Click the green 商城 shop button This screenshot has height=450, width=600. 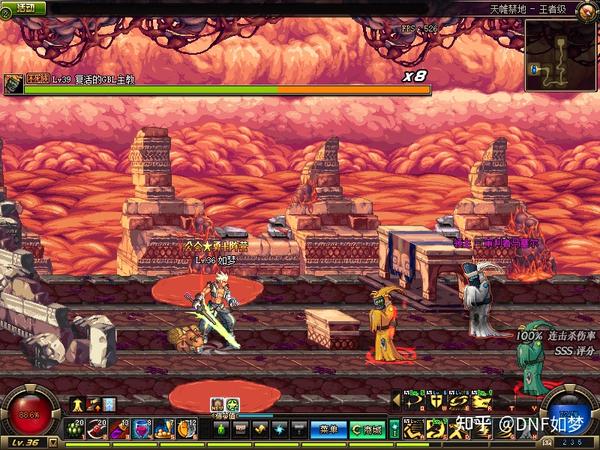click(x=366, y=429)
